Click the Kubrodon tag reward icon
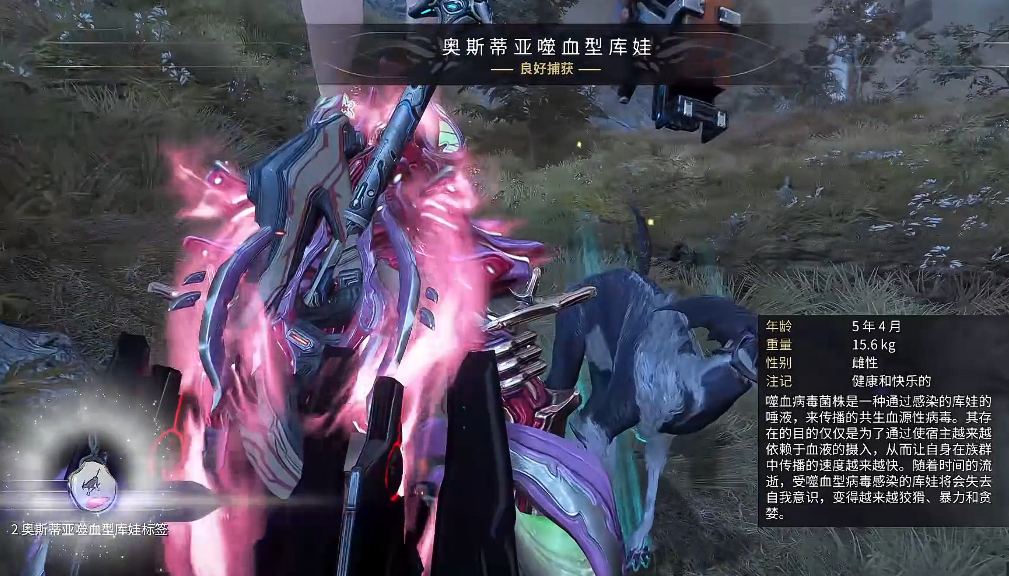This screenshot has width=1009, height=576. click(91, 484)
